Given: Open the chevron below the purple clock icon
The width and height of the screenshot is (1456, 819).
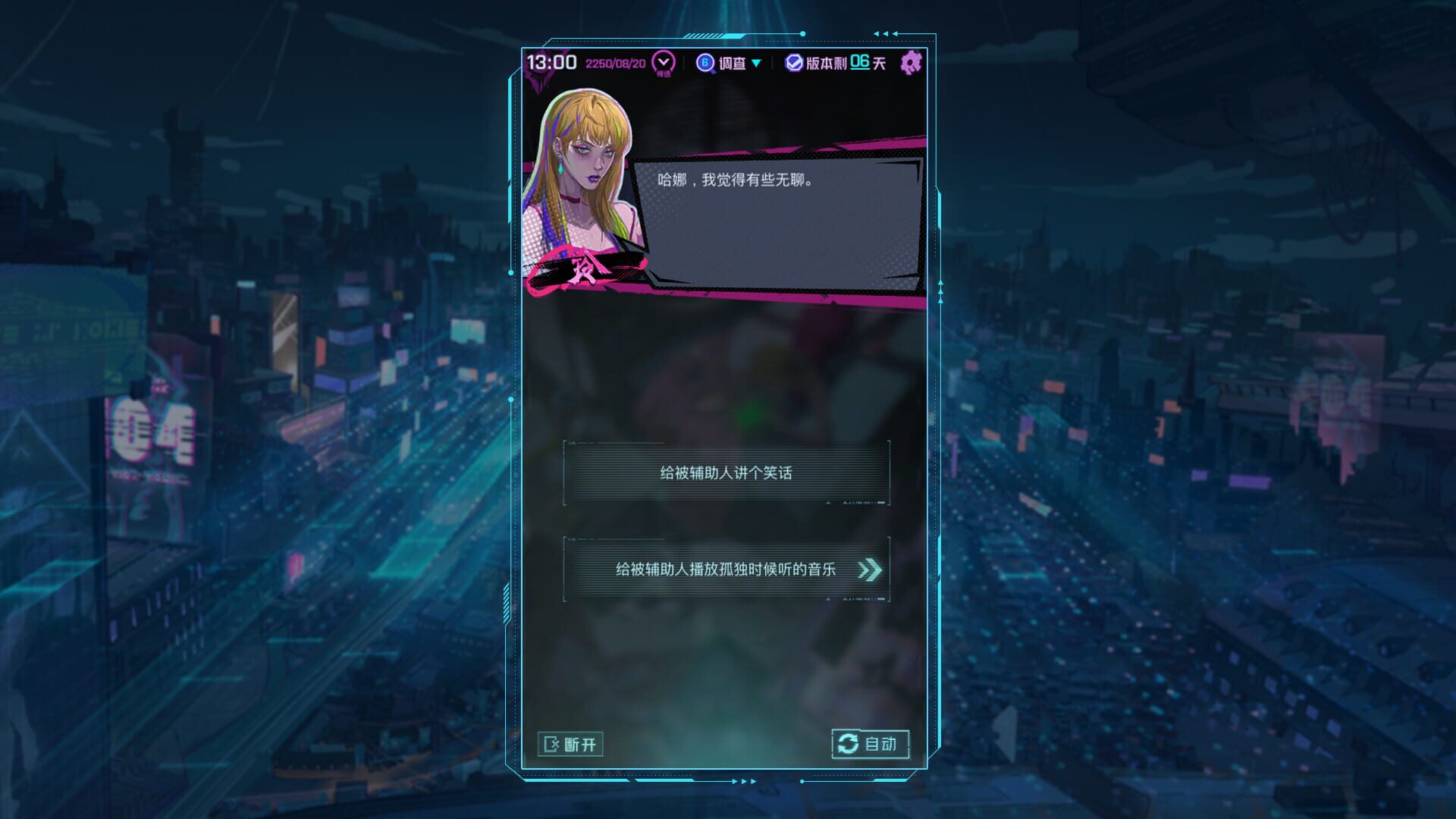Looking at the screenshot, I should [x=663, y=68].
